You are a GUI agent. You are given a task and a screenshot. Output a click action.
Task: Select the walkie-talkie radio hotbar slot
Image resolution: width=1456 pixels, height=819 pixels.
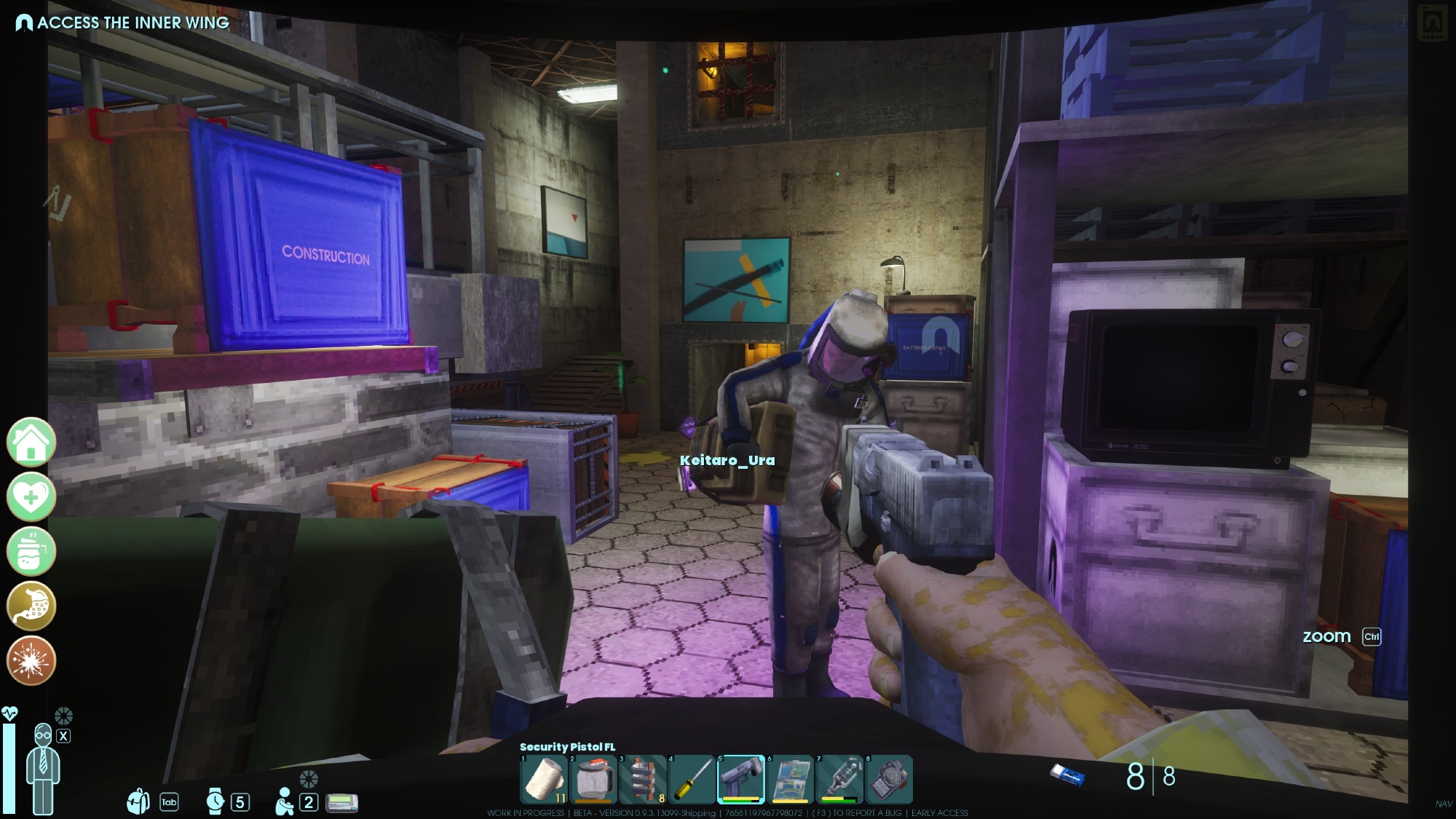pos(888,780)
